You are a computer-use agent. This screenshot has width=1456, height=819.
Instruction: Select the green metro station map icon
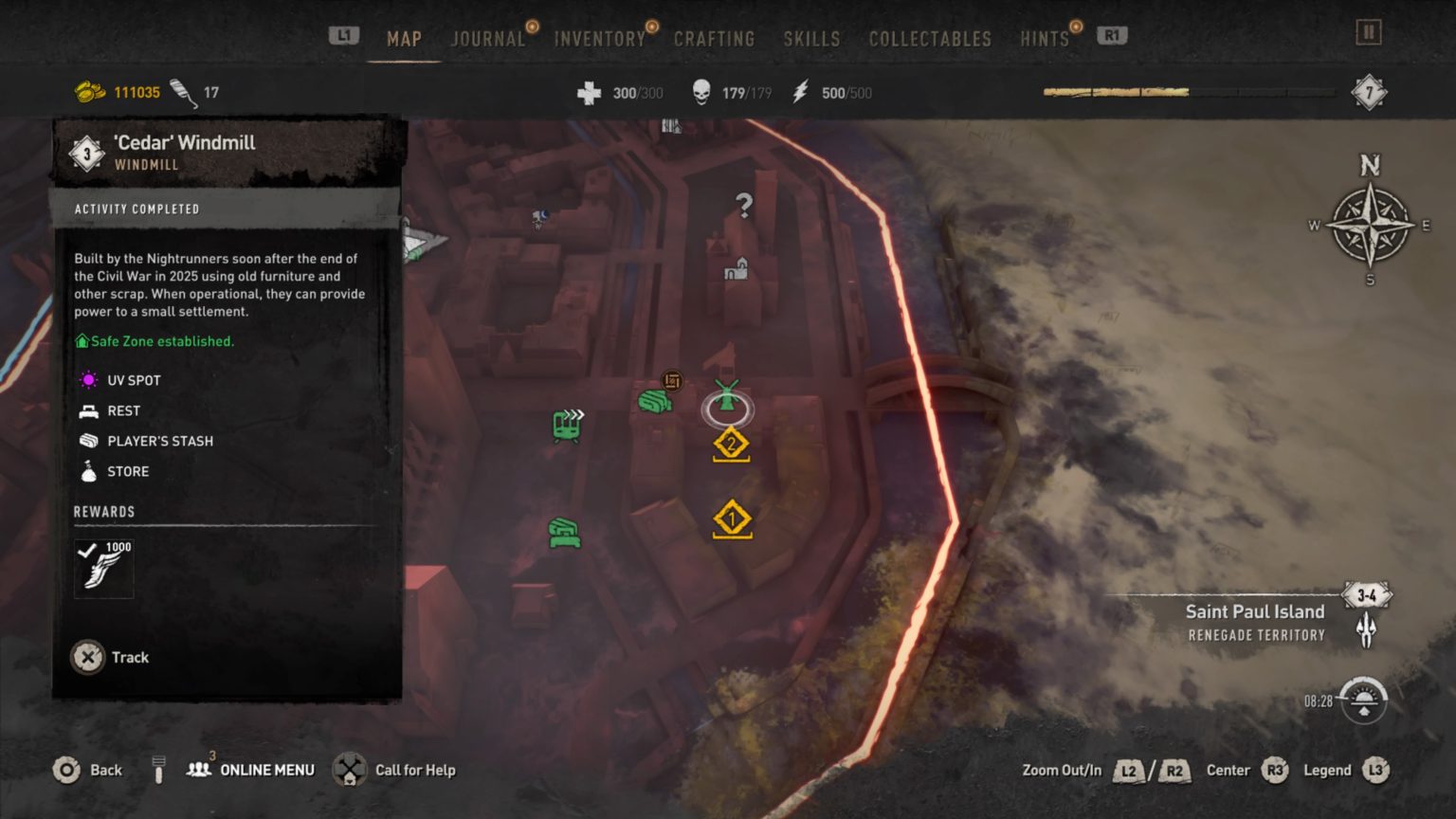click(566, 426)
